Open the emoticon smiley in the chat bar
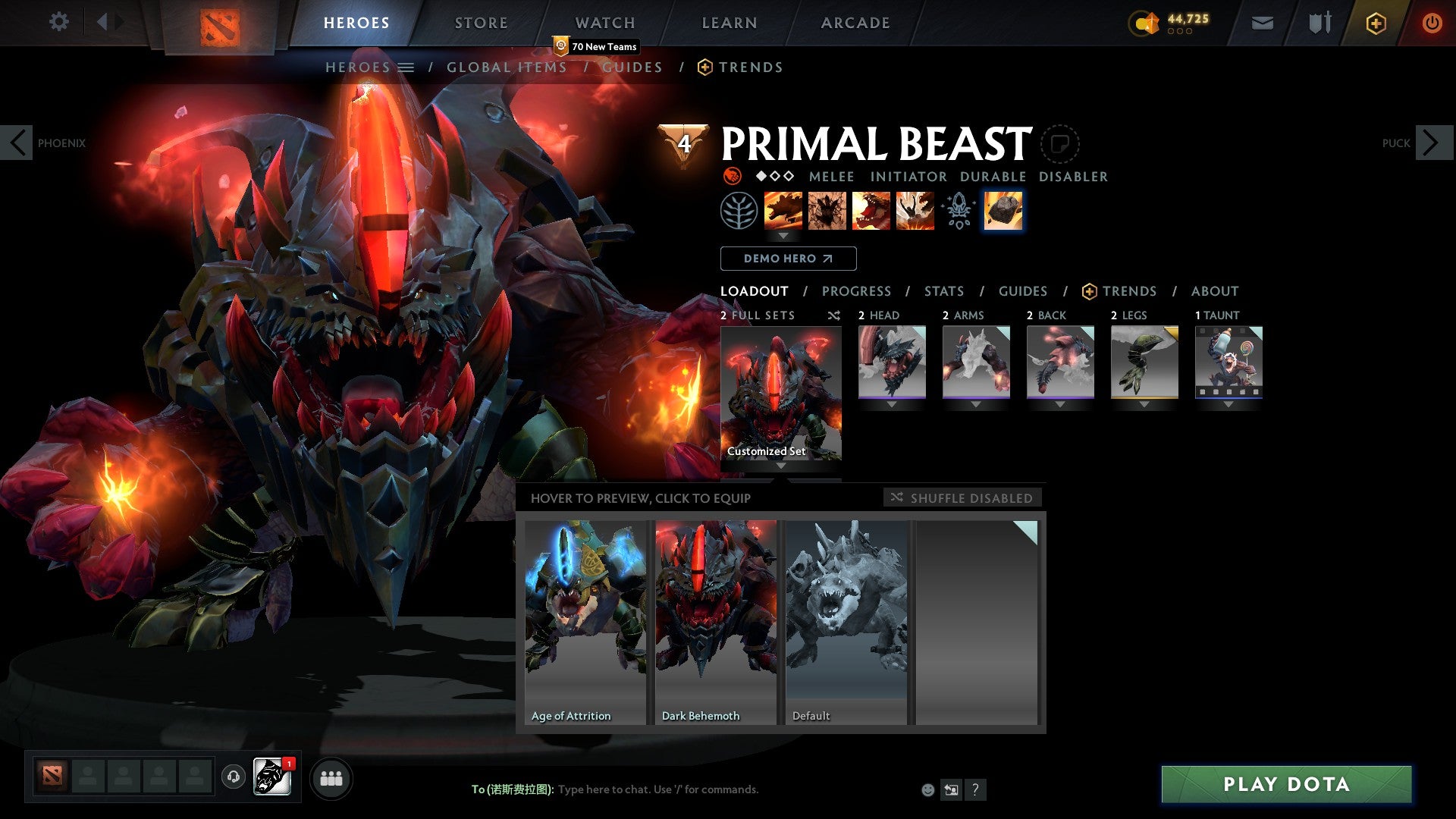 point(927,789)
